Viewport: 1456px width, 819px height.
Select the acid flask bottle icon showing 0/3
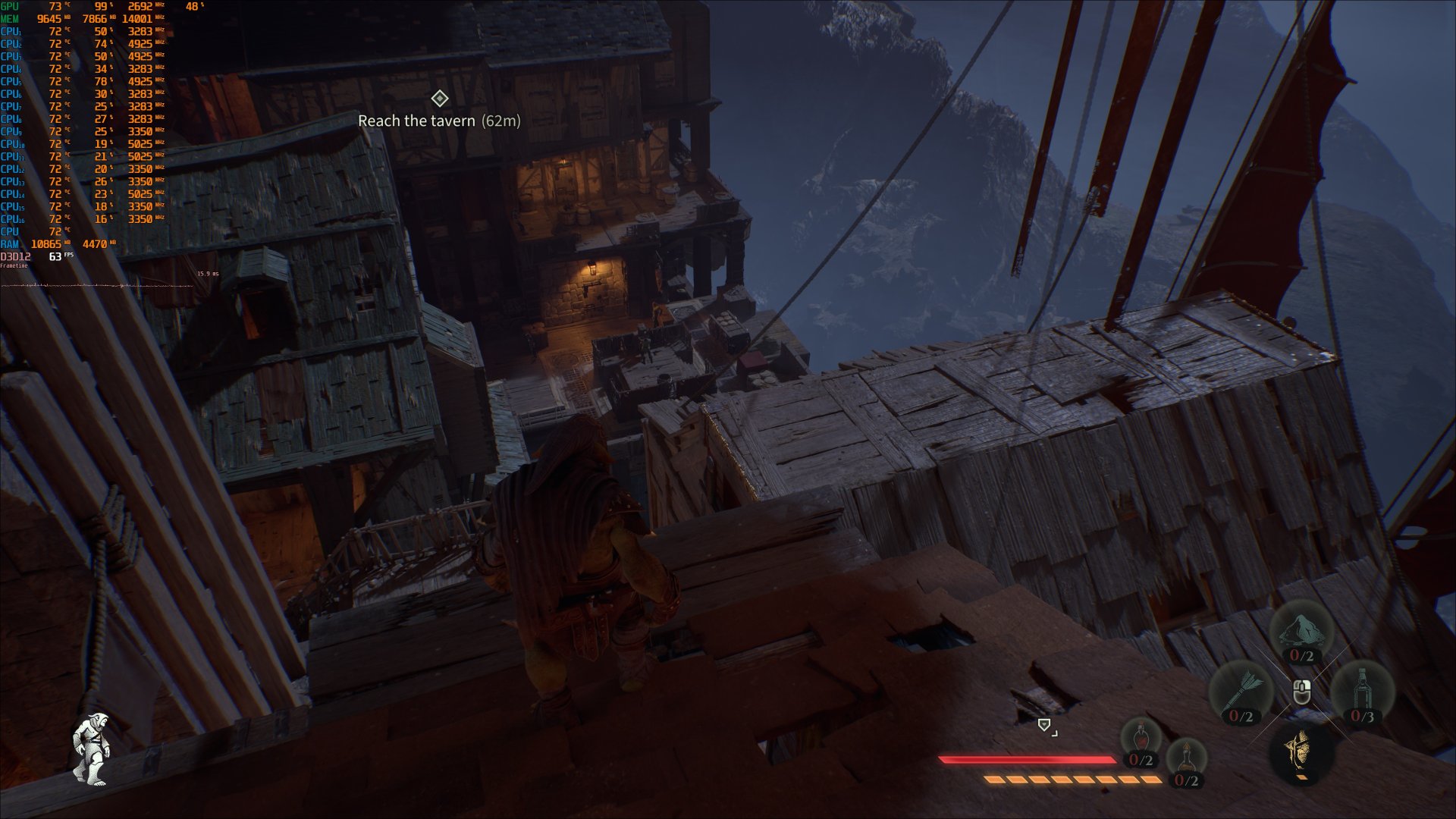click(1362, 686)
